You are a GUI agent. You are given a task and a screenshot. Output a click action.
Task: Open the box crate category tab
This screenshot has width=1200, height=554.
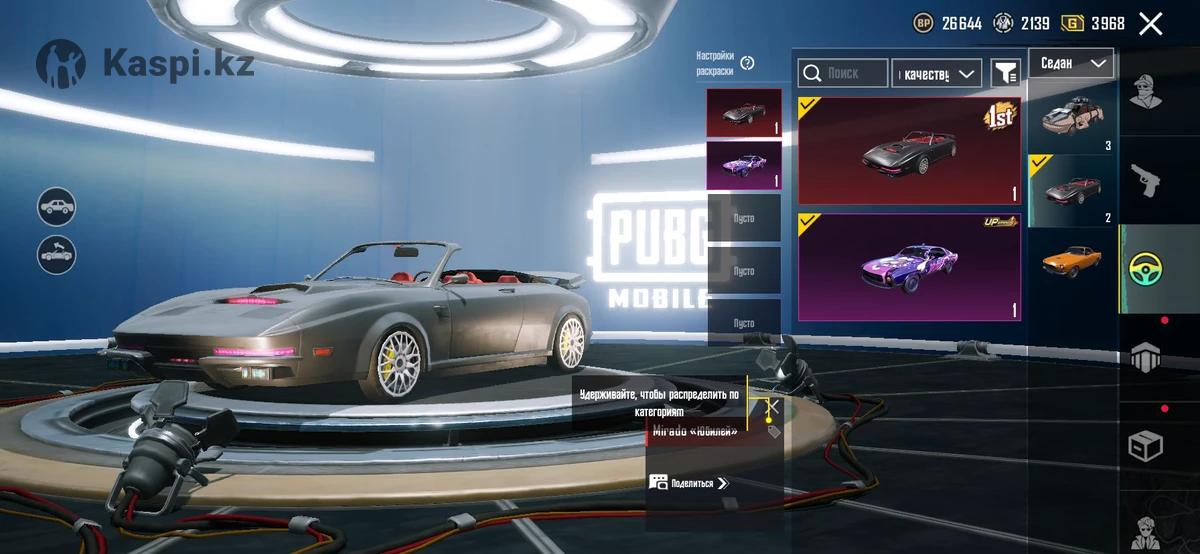point(1150,445)
